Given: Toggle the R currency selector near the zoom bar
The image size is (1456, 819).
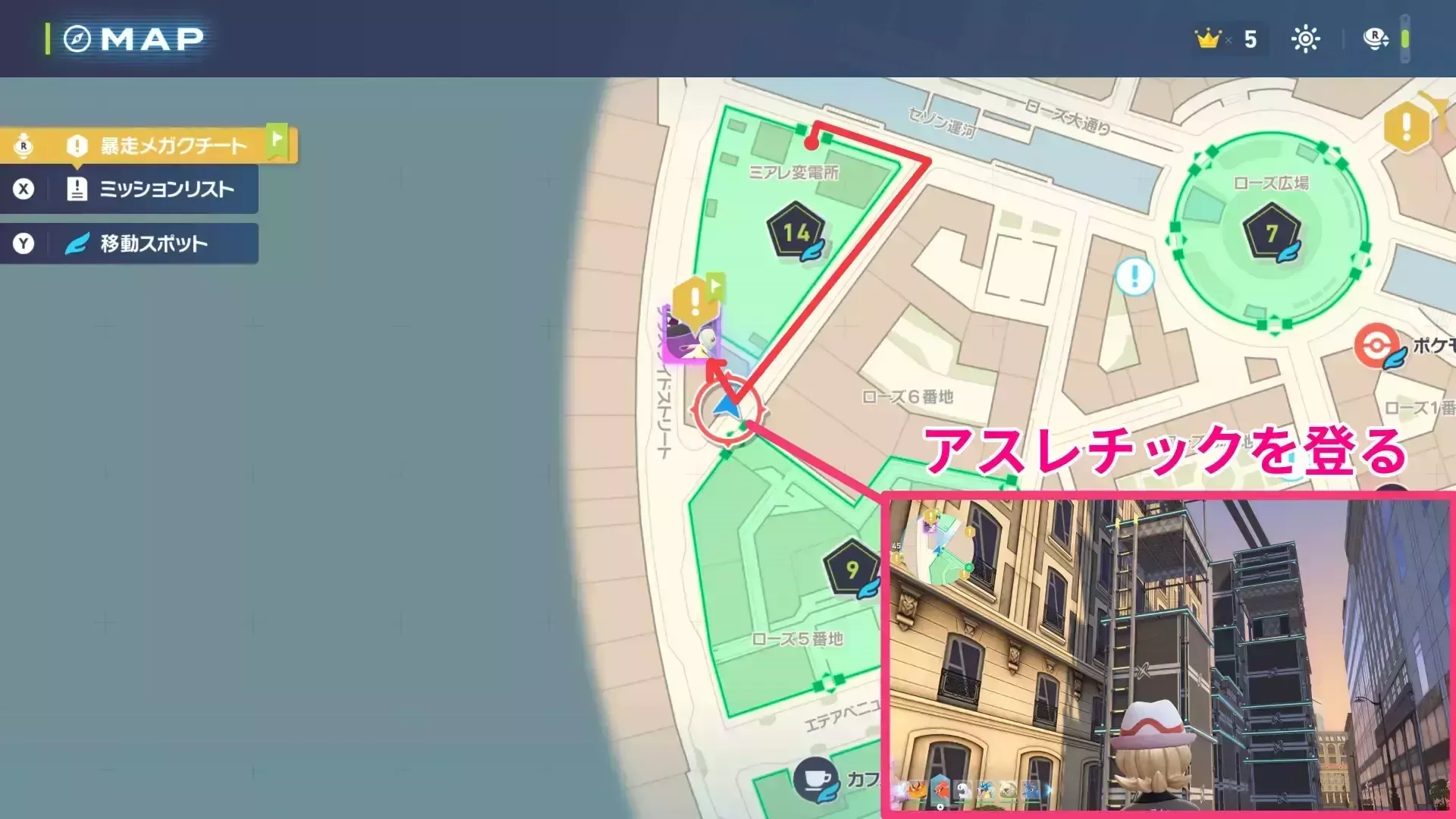Looking at the screenshot, I should coord(1376,38).
